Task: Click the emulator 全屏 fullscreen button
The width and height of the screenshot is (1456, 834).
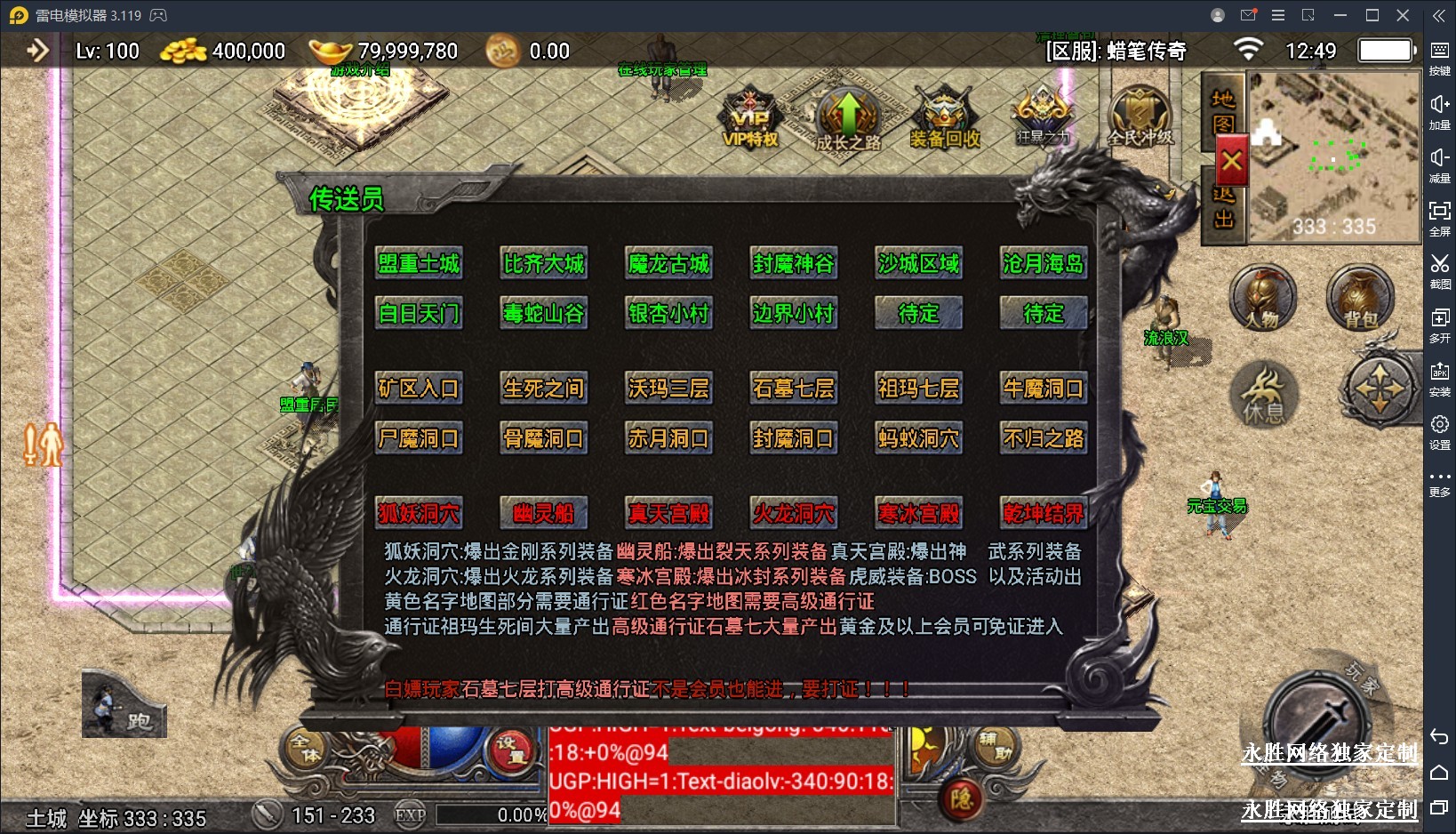Action: coord(1439,217)
